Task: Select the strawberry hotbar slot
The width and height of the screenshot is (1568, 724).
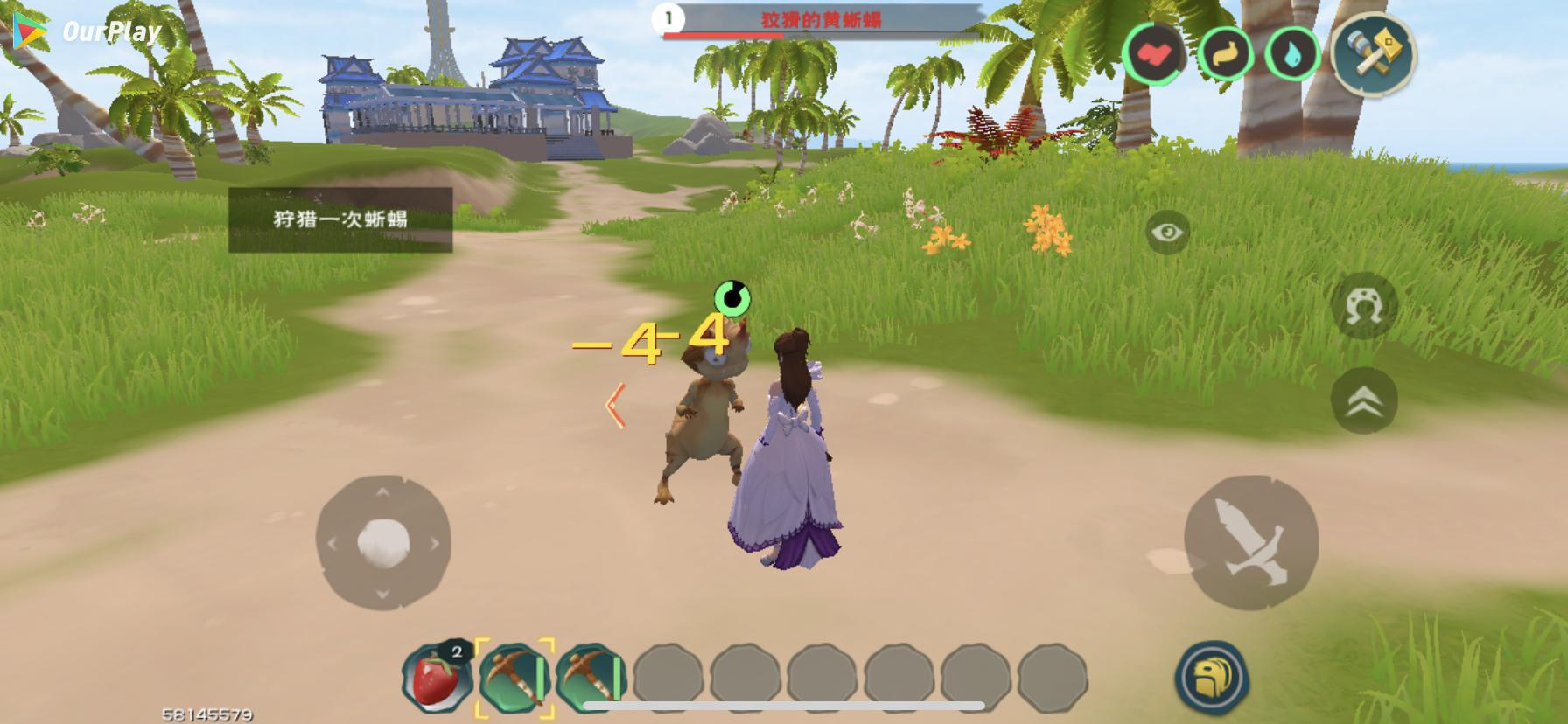Action: 436,677
